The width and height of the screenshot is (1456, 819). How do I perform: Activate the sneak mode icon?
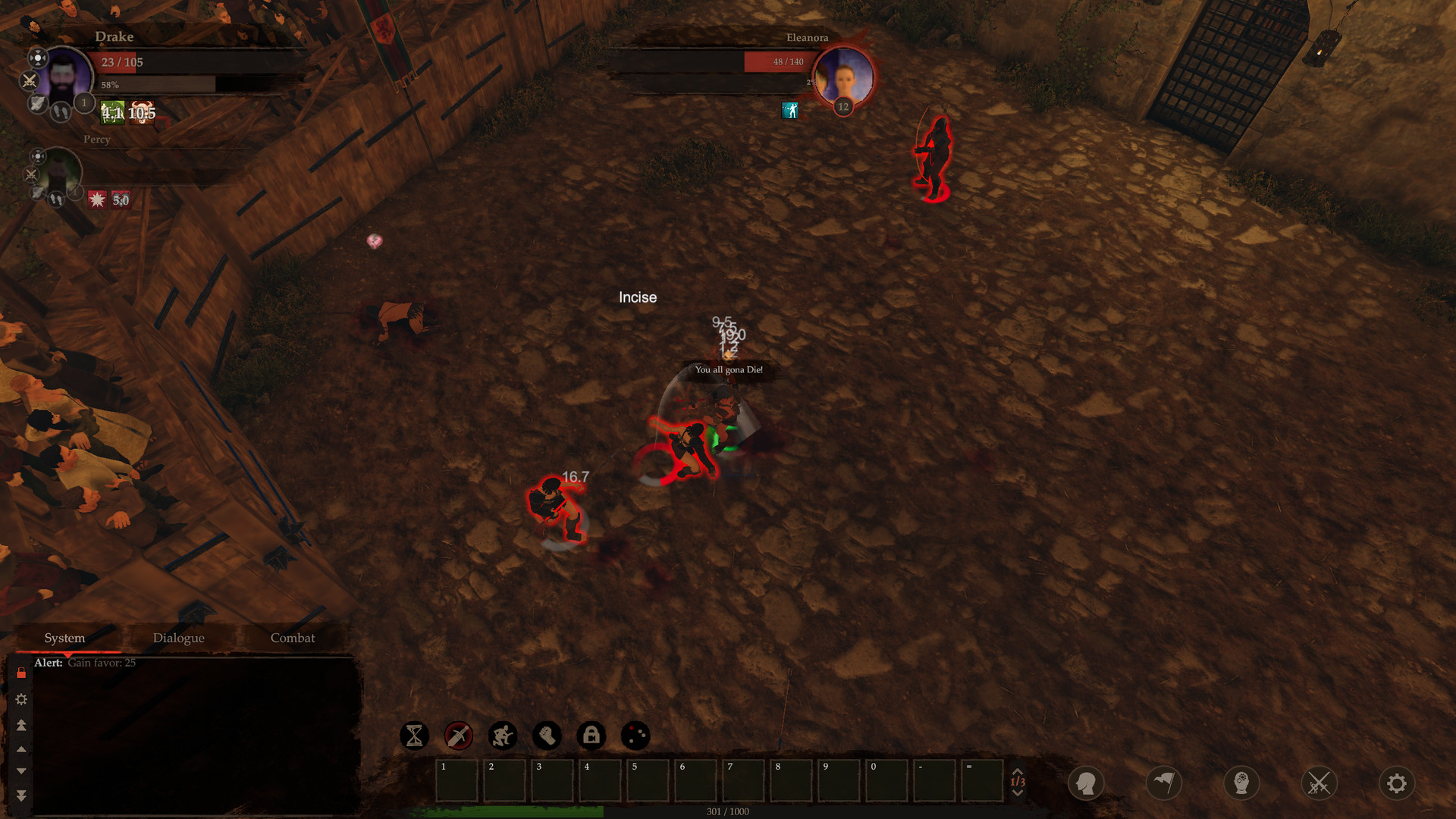[503, 735]
